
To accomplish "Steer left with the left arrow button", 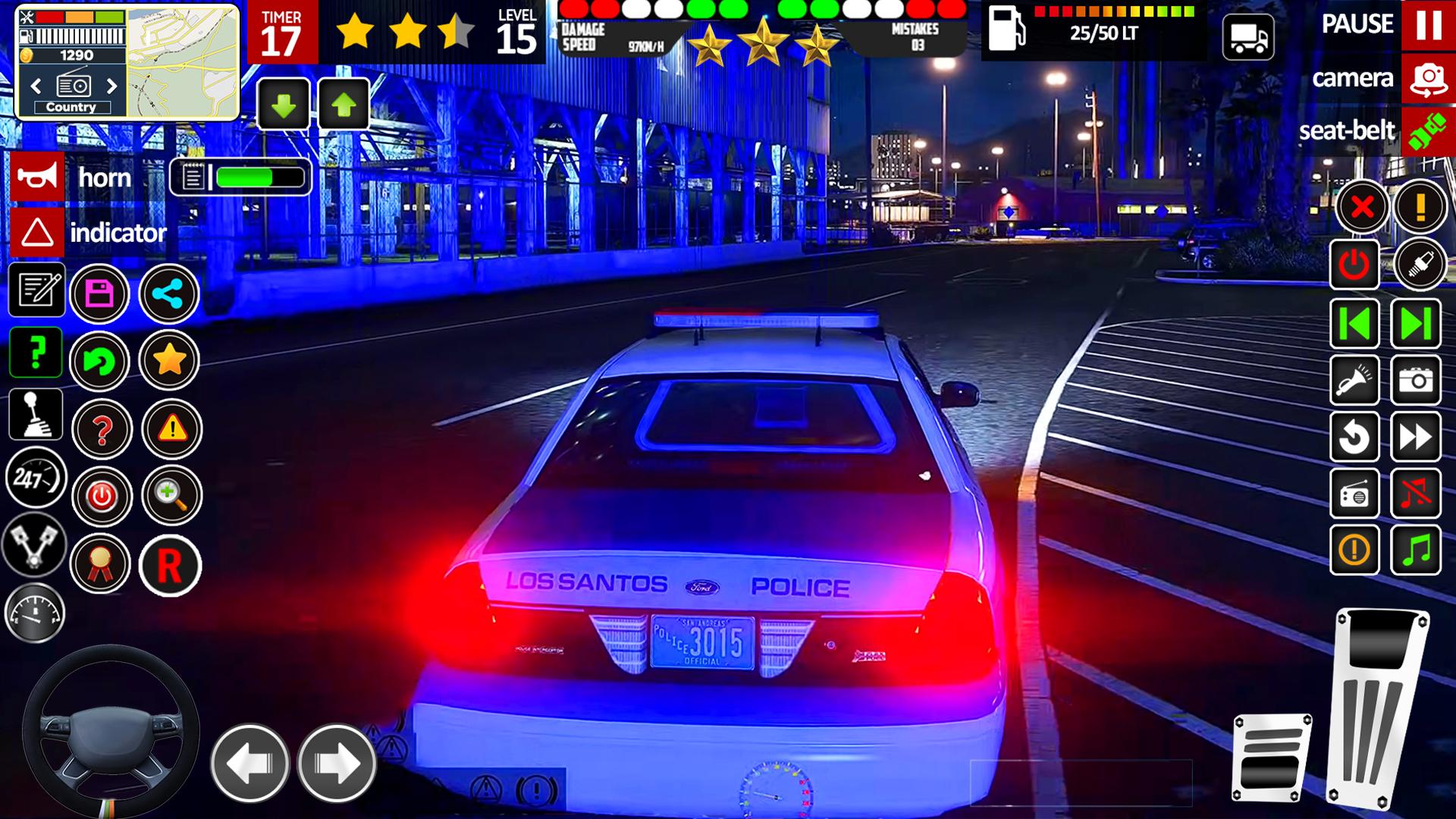I will point(249,763).
